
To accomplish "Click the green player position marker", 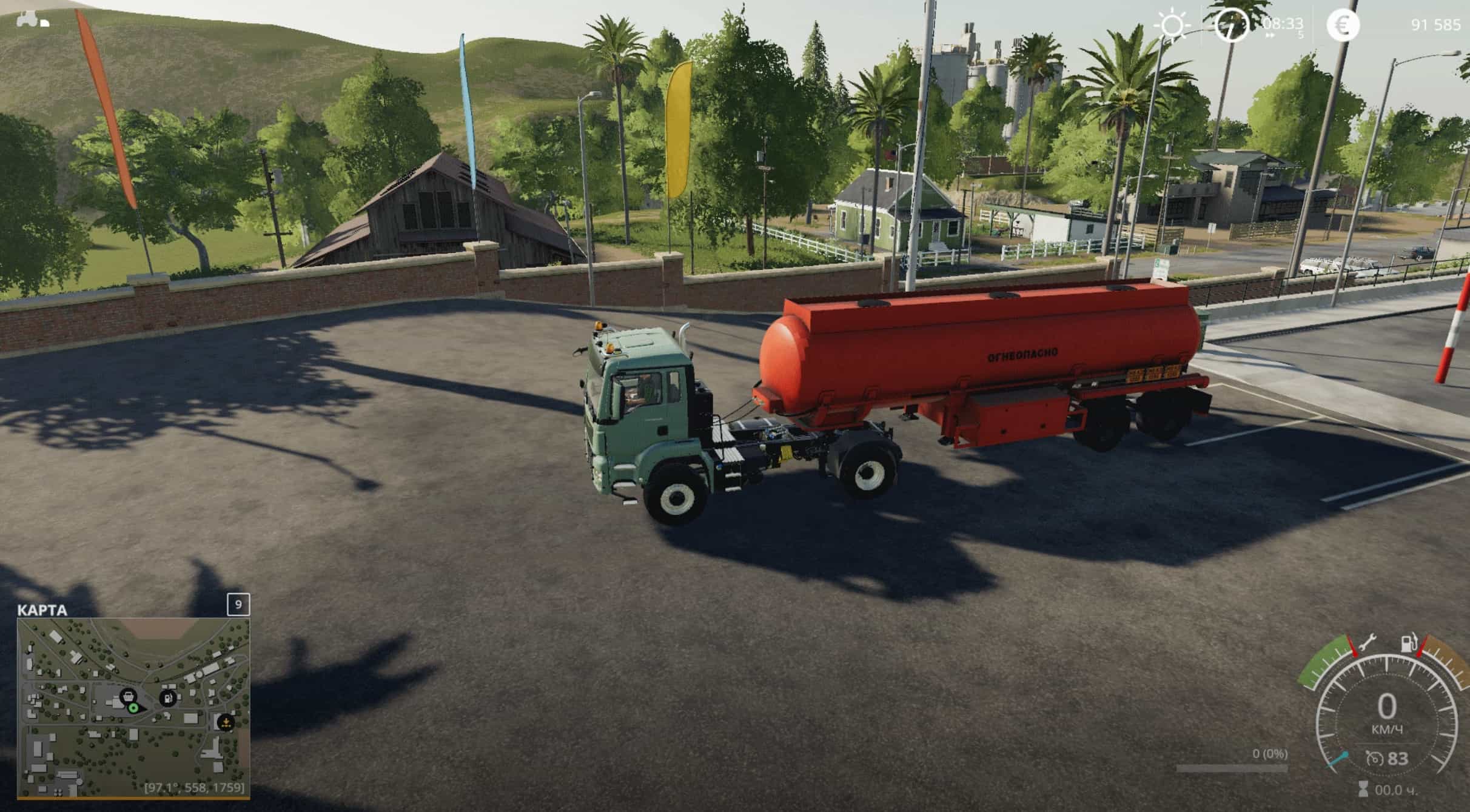I will 133,708.
